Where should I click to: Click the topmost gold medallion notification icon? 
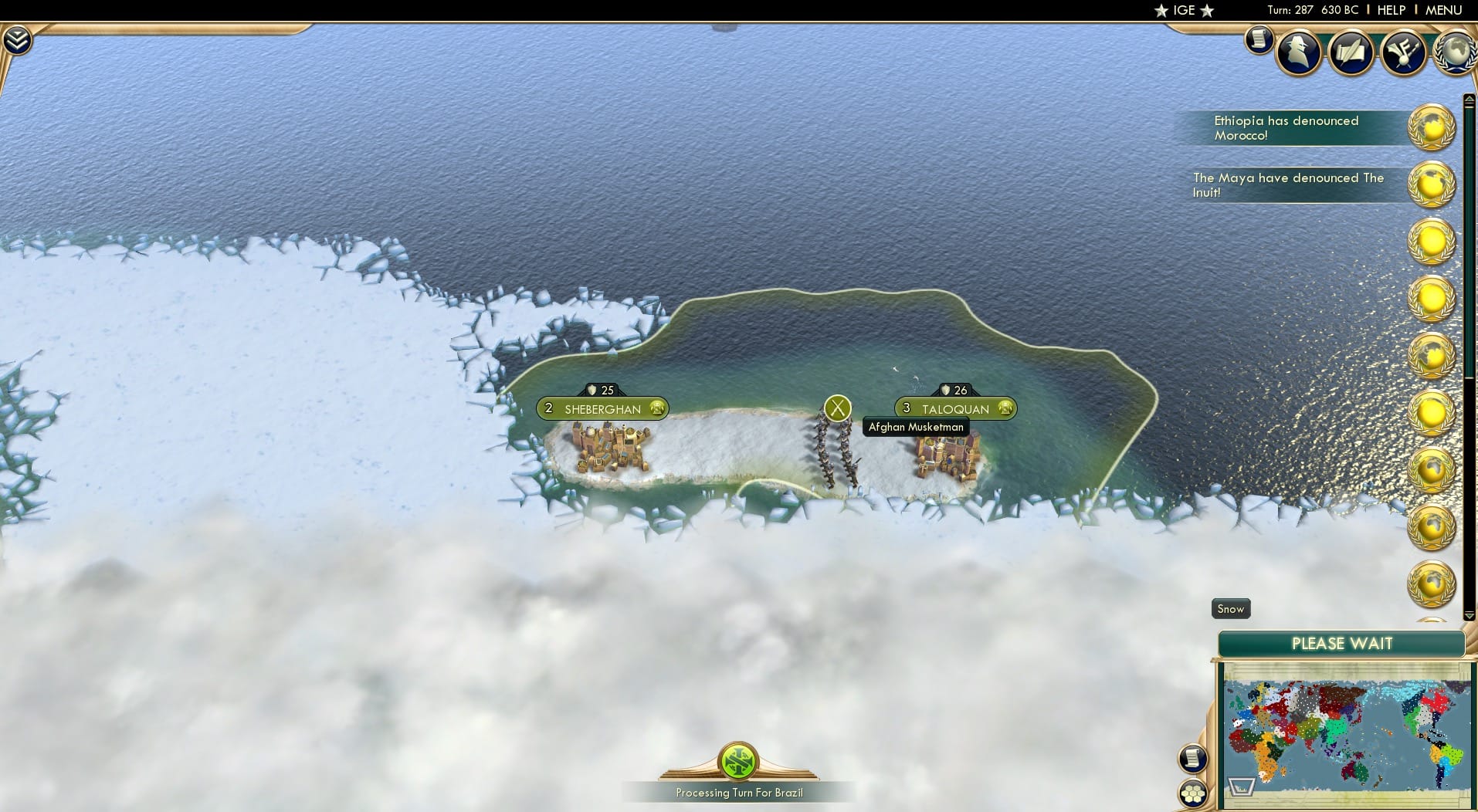pos(1432,127)
